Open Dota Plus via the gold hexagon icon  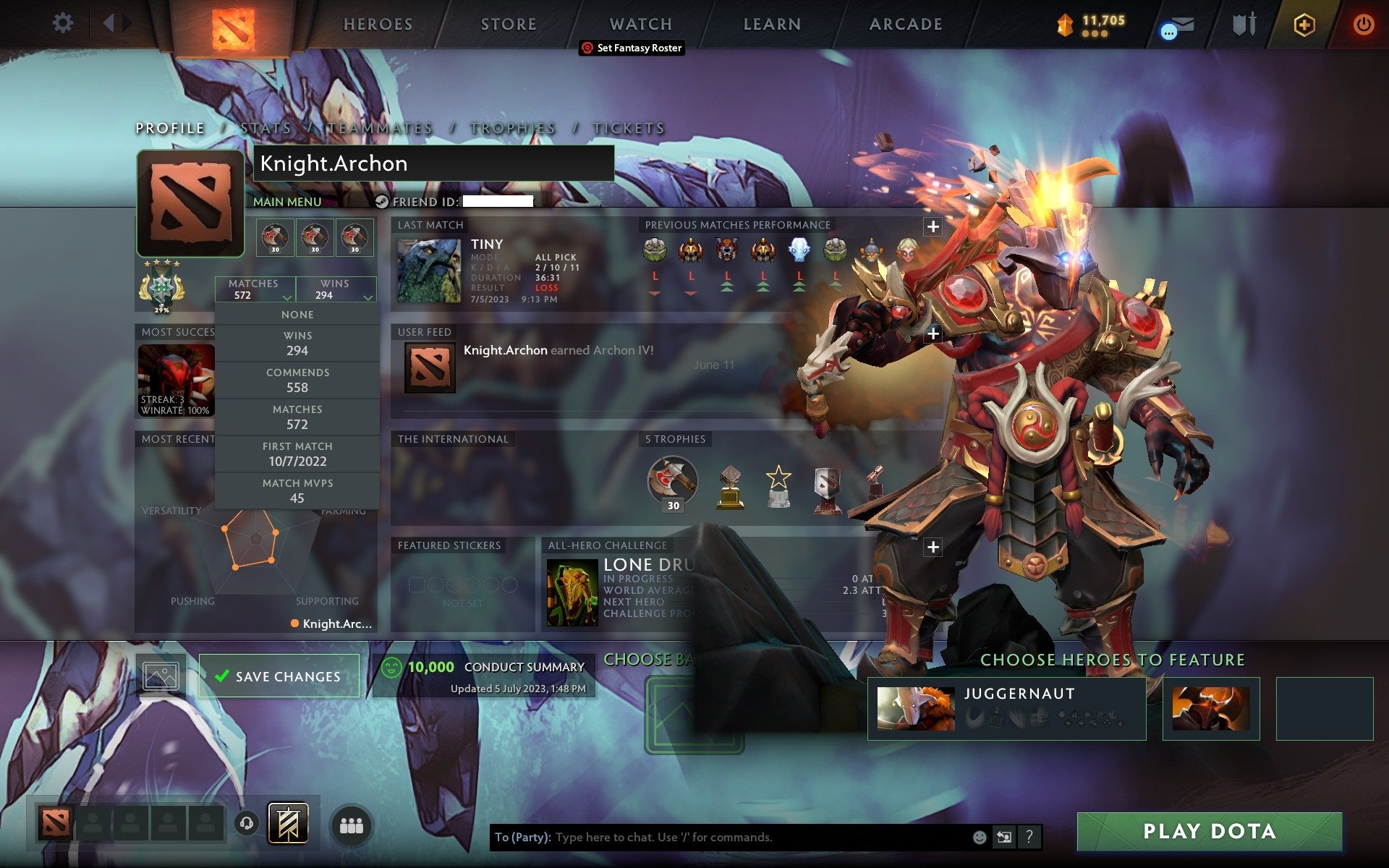click(1303, 23)
